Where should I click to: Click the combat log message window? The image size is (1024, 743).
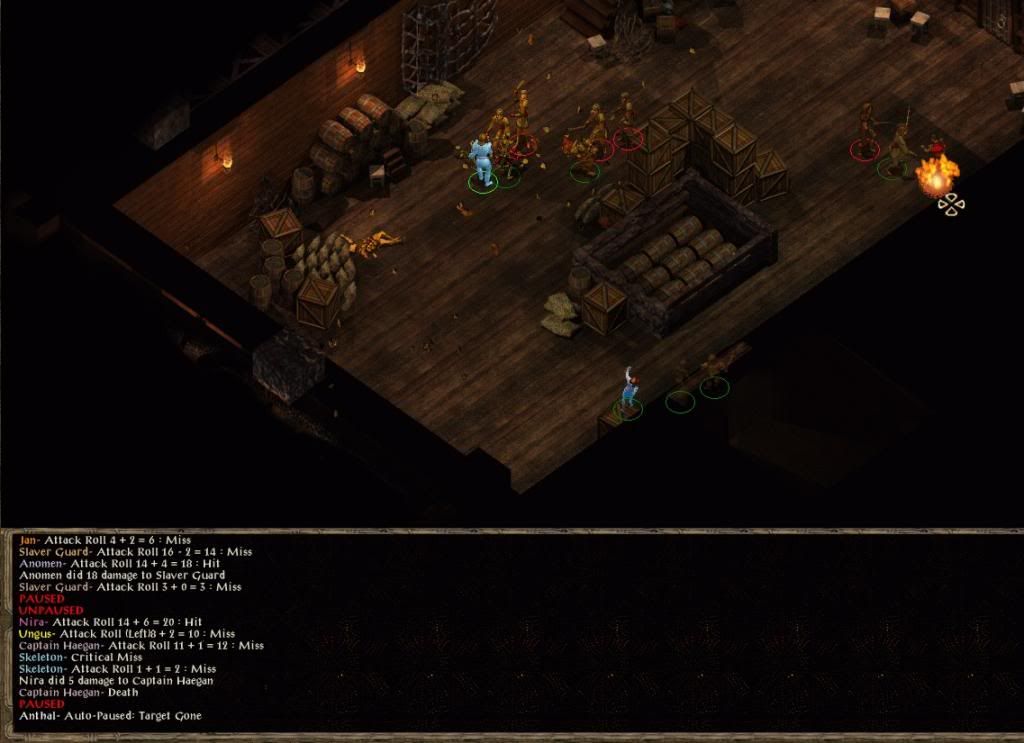(512, 632)
